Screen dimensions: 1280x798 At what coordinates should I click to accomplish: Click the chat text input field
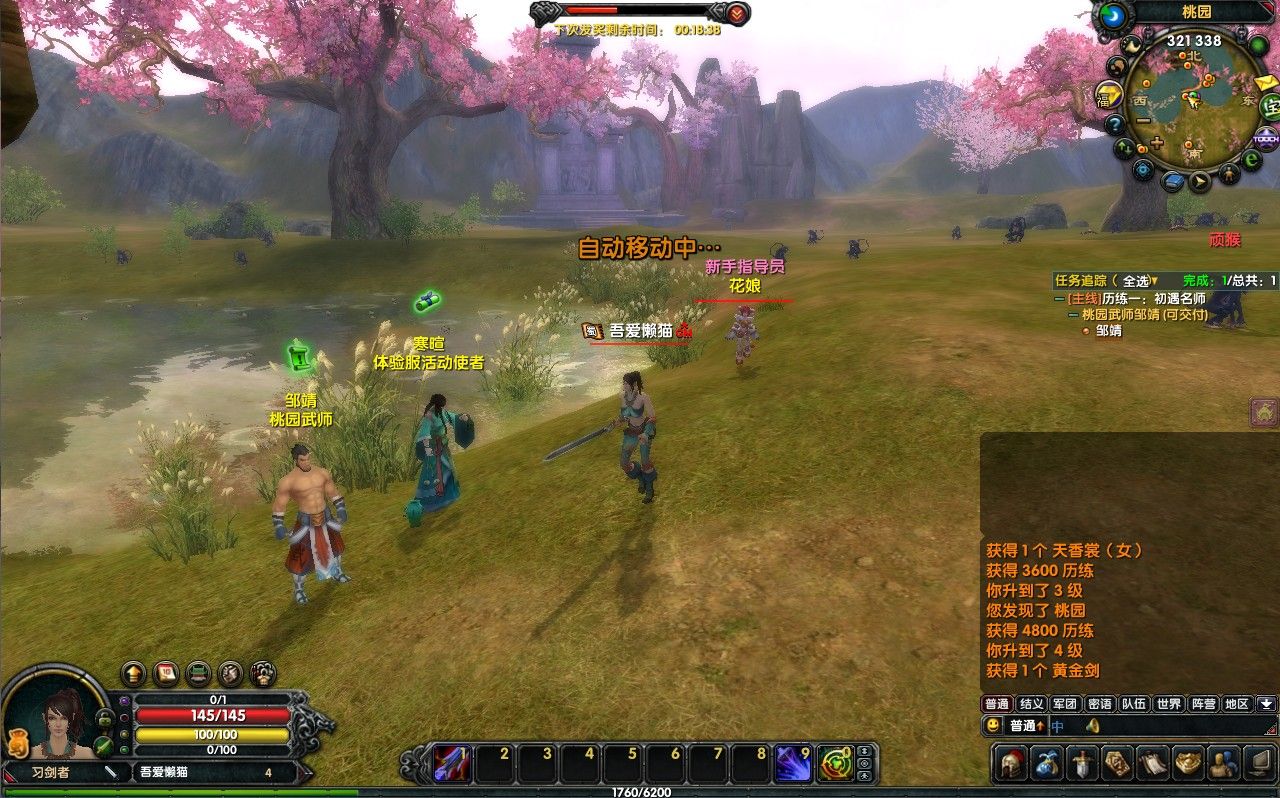1160,726
